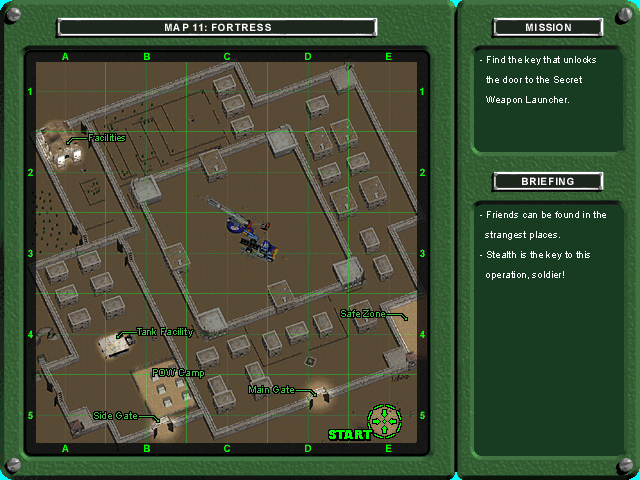Click the Safe Zone map label

(363, 314)
